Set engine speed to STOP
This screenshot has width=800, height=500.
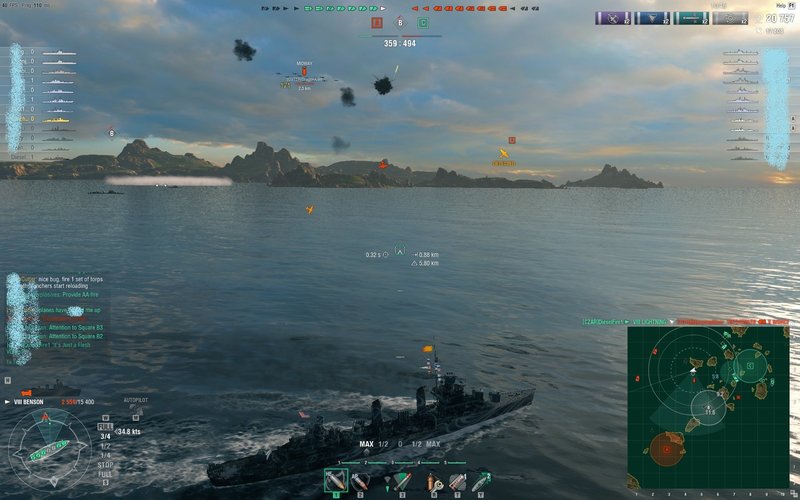point(105,465)
